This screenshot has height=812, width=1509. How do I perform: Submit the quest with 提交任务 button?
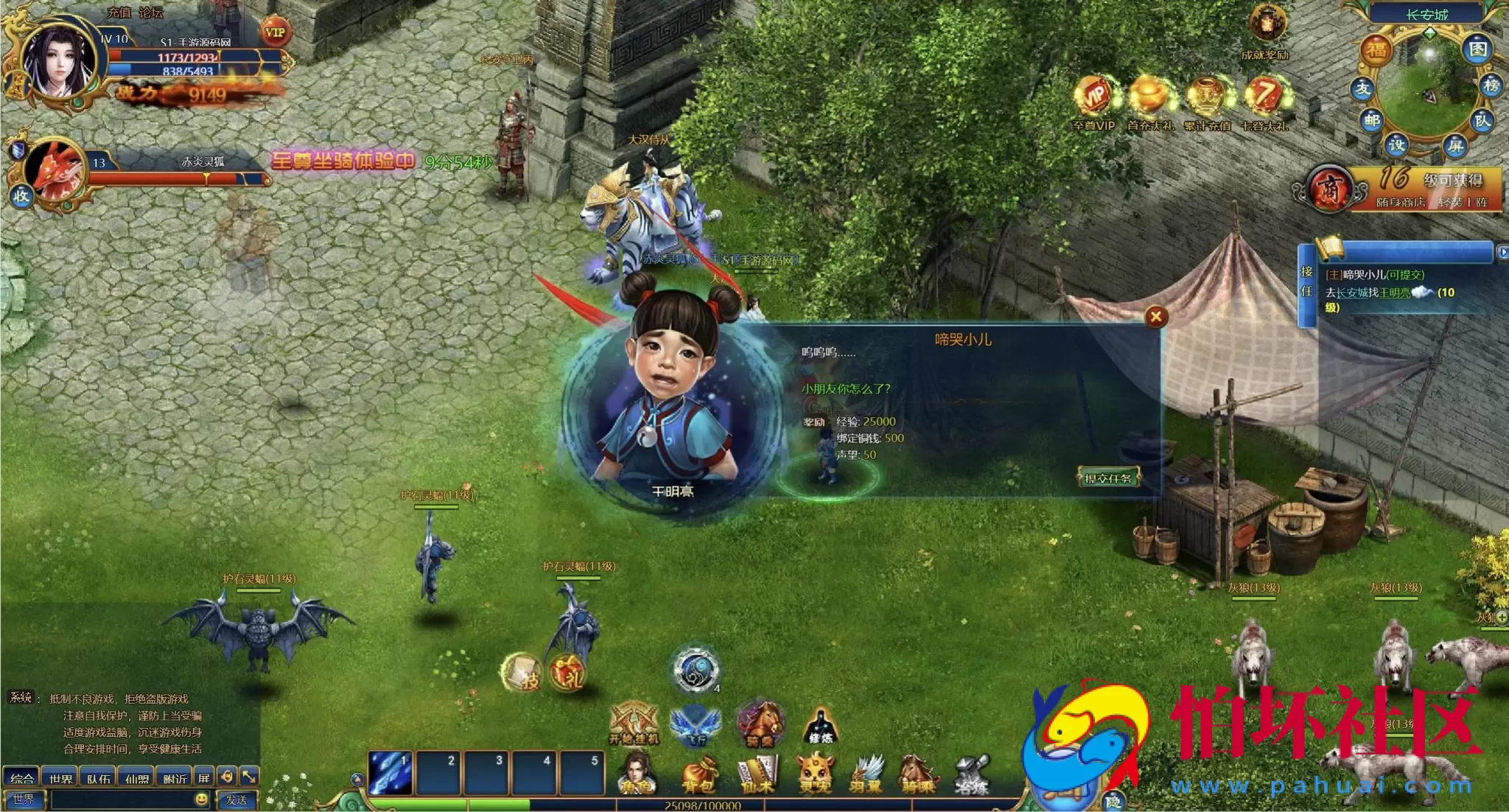coord(1107,478)
